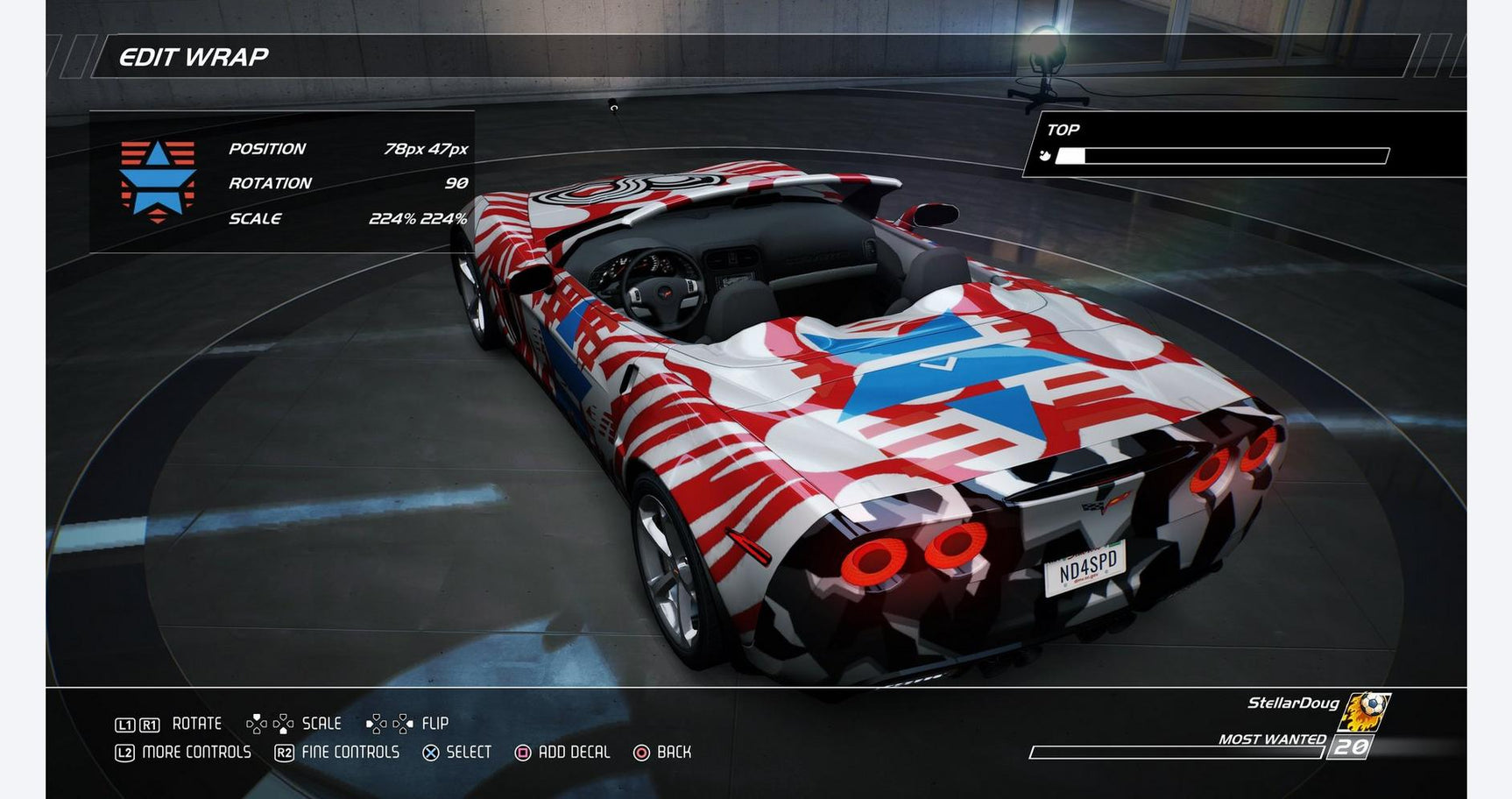Image resolution: width=1512 pixels, height=799 pixels.
Task: Click the EDIT WRAP title header
Action: pyautogui.click(x=194, y=56)
